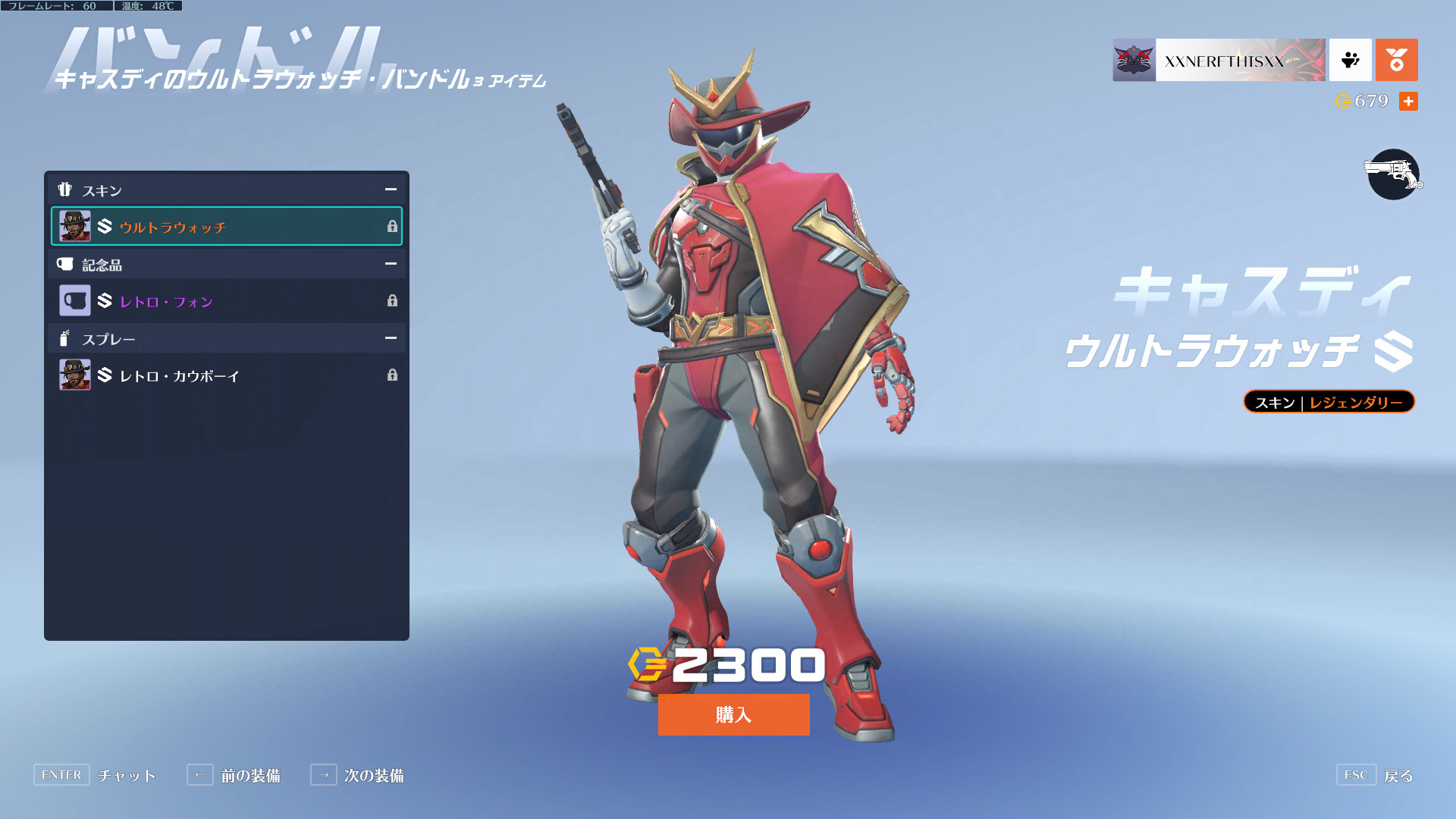Image resolution: width=1456 pixels, height=819 pixels.
Task: View the previous item via 前の装備
Action: click(234, 775)
